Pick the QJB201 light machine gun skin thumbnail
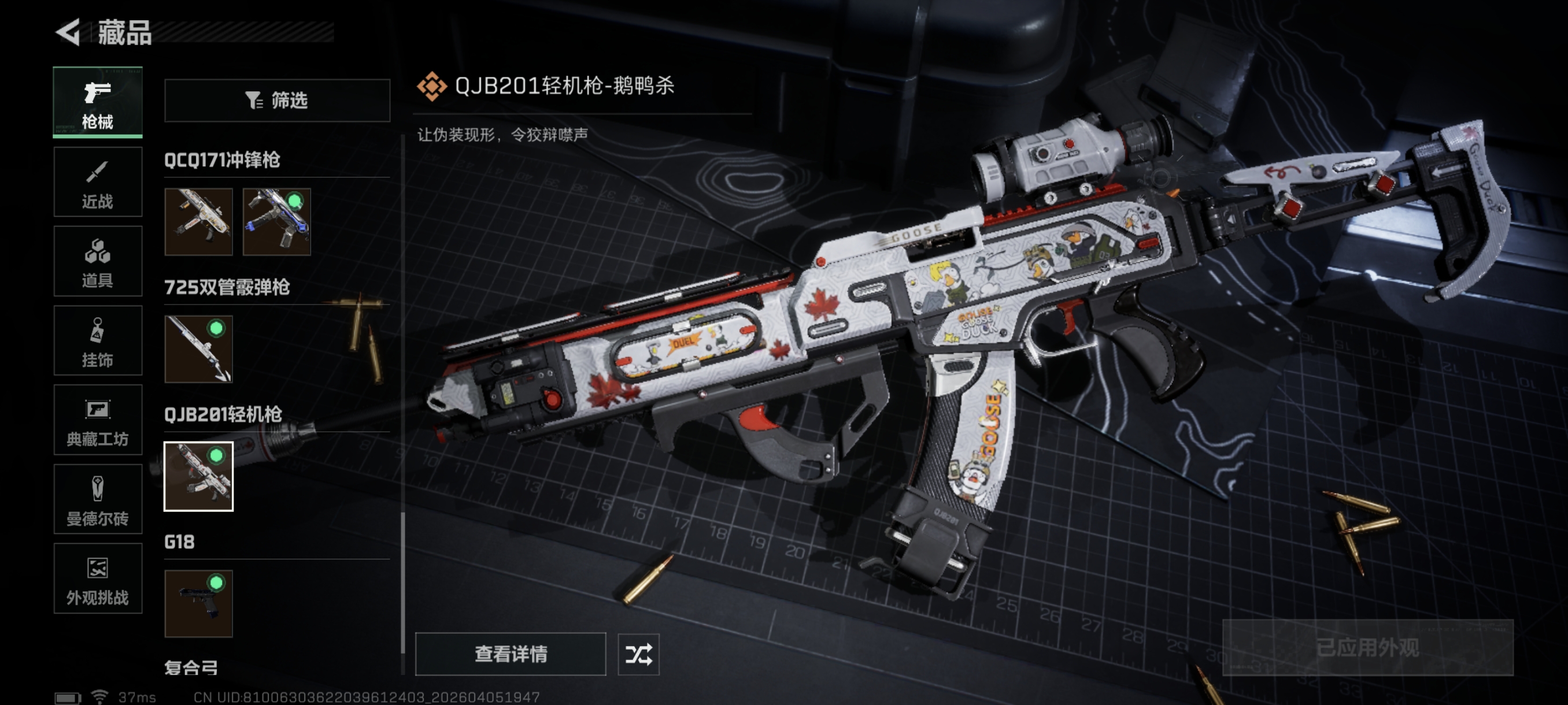Screen dimensions: 1568x705 pos(198,476)
